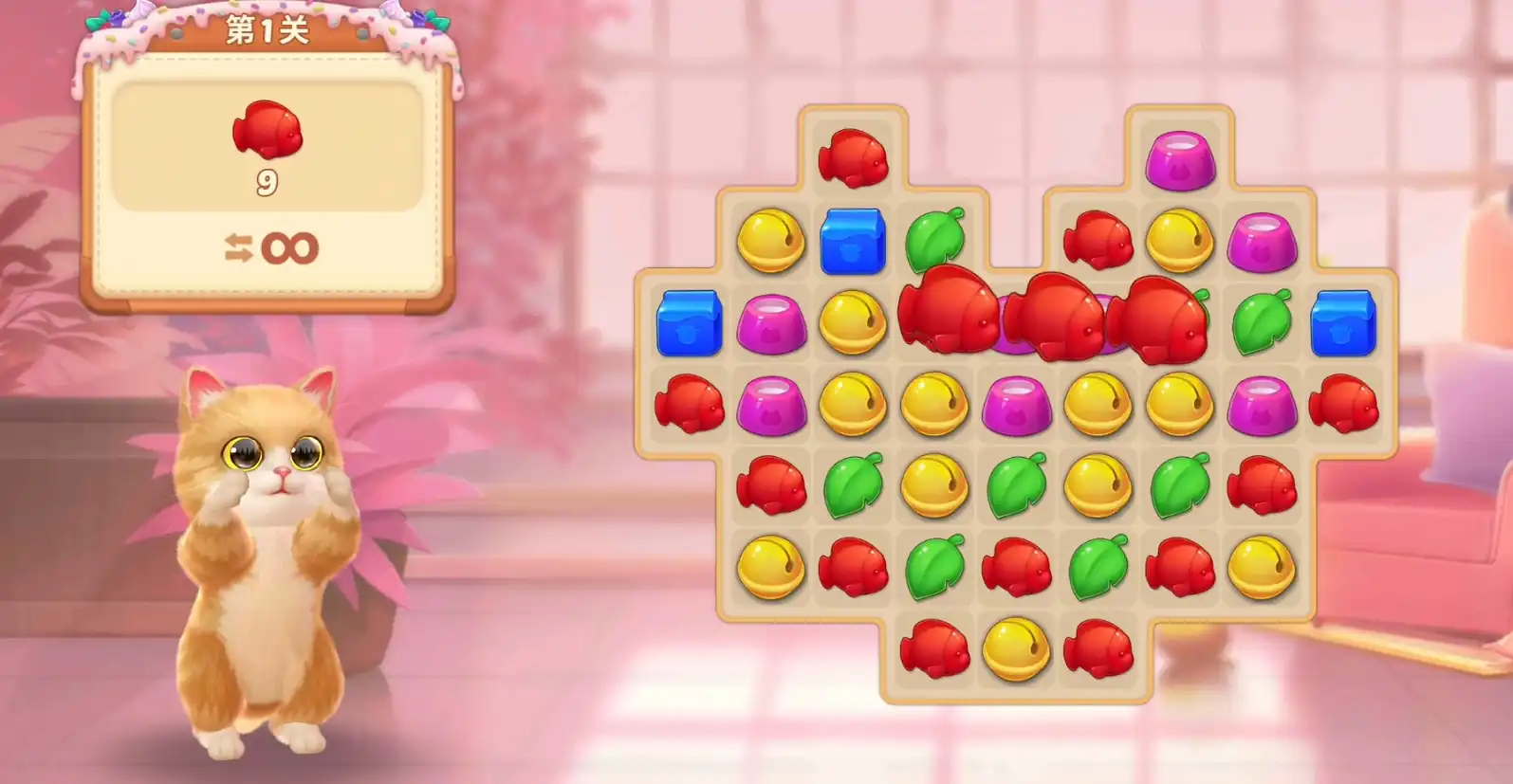Screen dimensions: 1513x784
Task: Pick the green leaf between two purple bowls
Action: [x=1262, y=322]
